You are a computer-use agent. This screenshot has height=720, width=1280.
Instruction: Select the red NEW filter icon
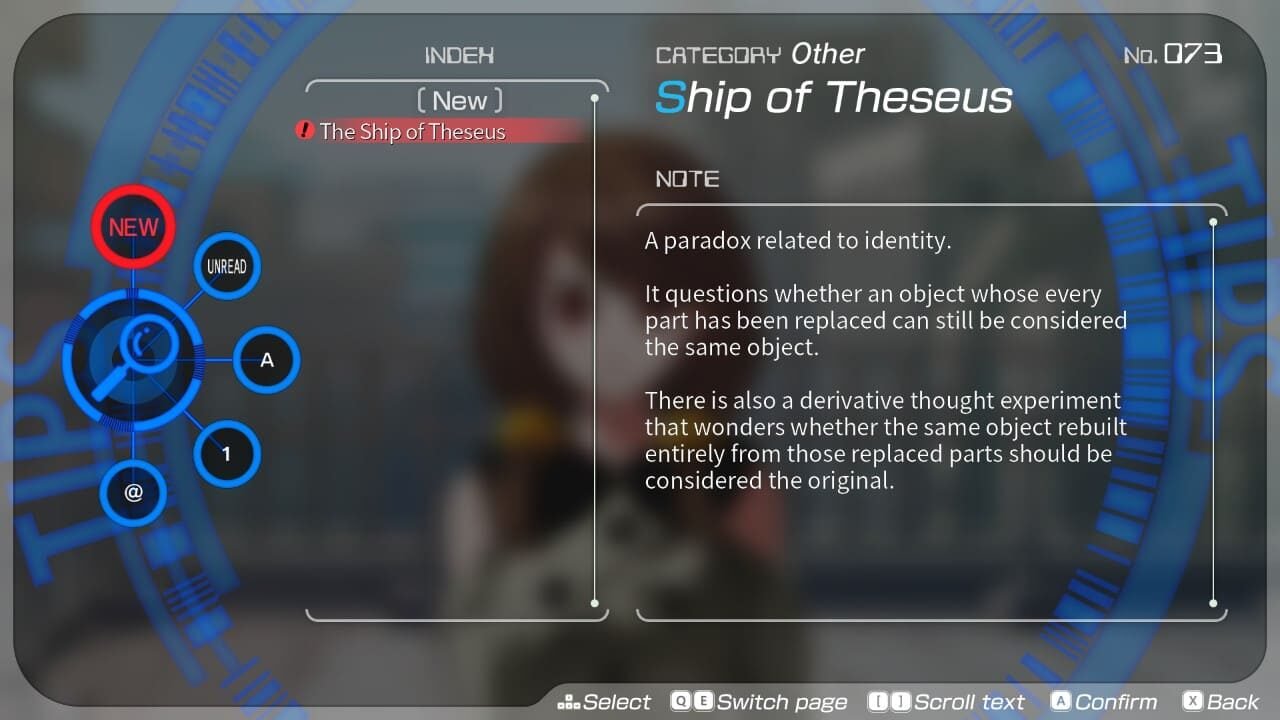(x=133, y=226)
